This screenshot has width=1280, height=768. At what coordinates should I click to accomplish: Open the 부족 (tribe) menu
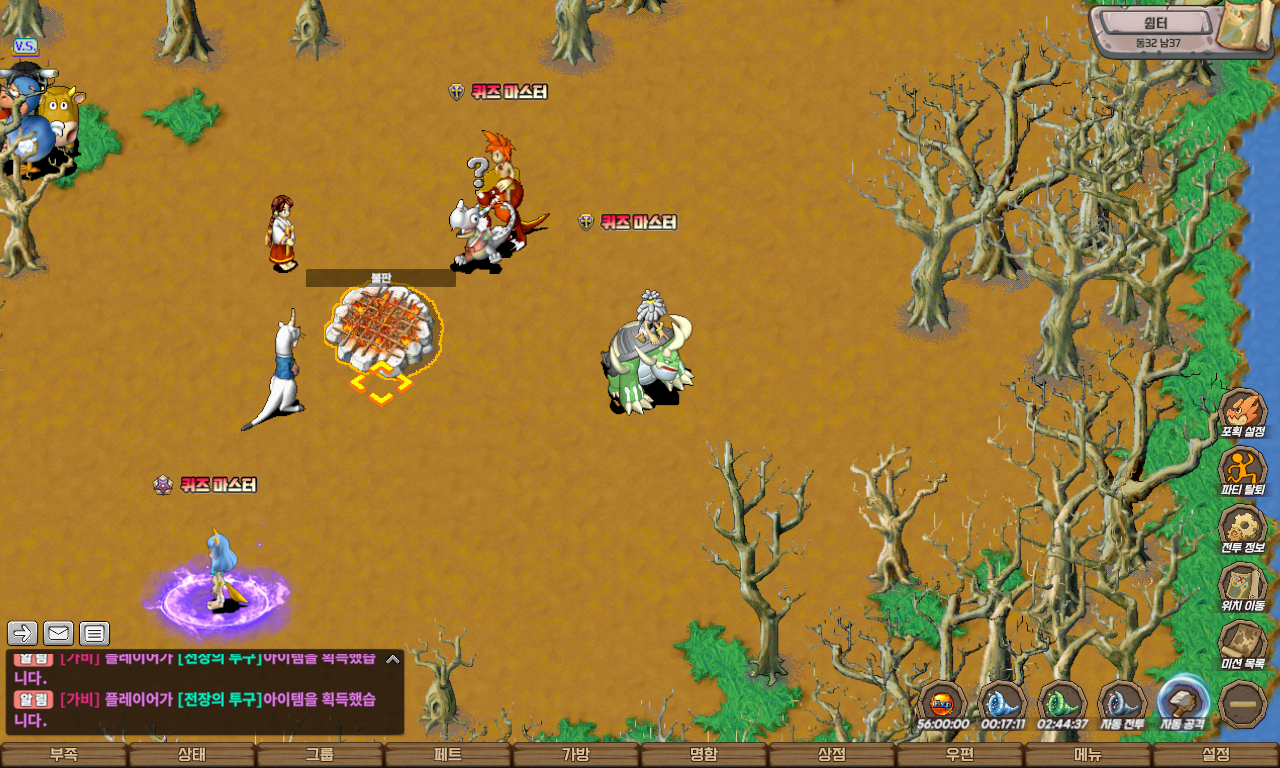point(64,755)
